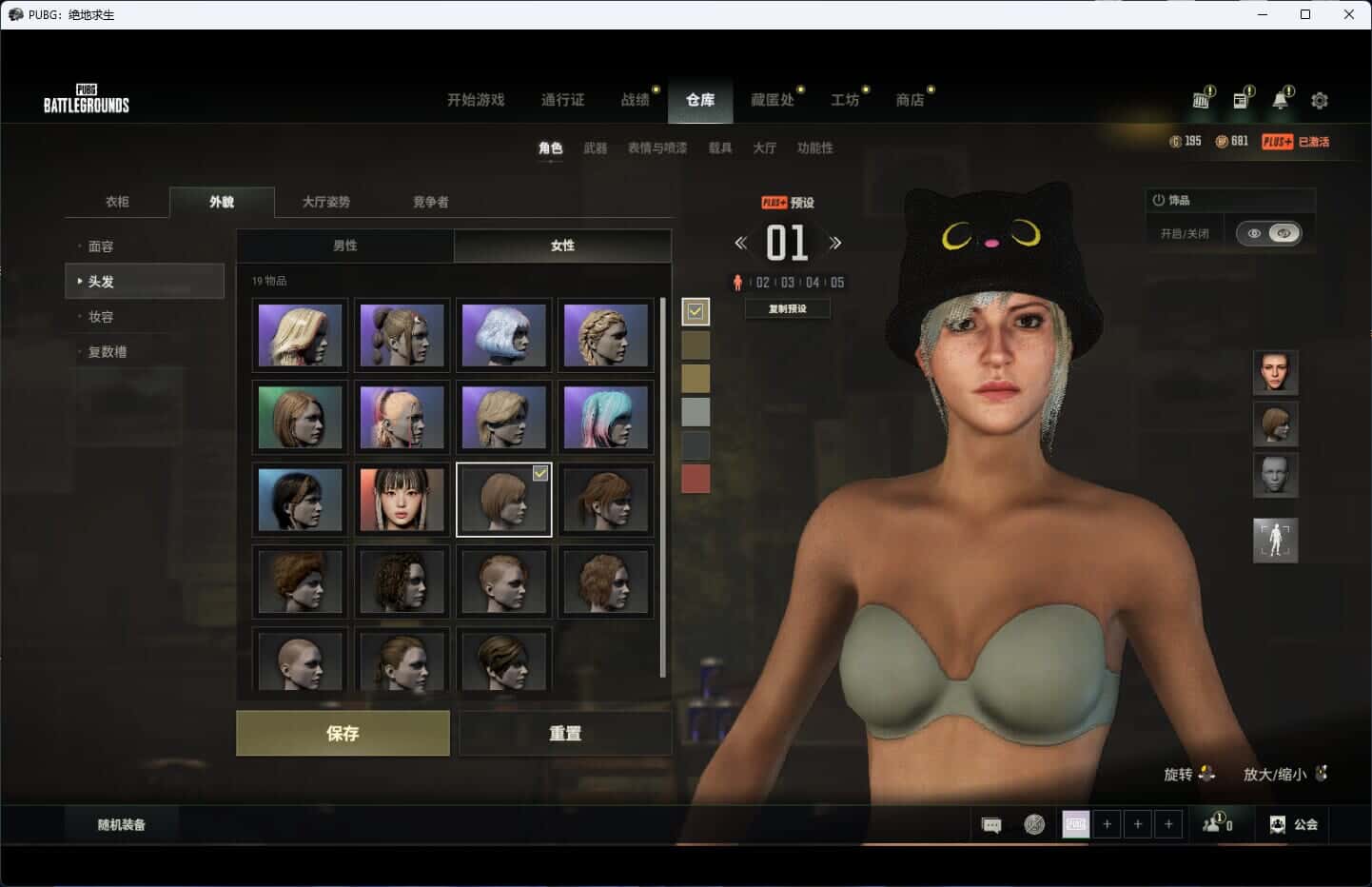Open settings with the gear icon
The height and width of the screenshot is (887, 1372).
click(x=1320, y=100)
